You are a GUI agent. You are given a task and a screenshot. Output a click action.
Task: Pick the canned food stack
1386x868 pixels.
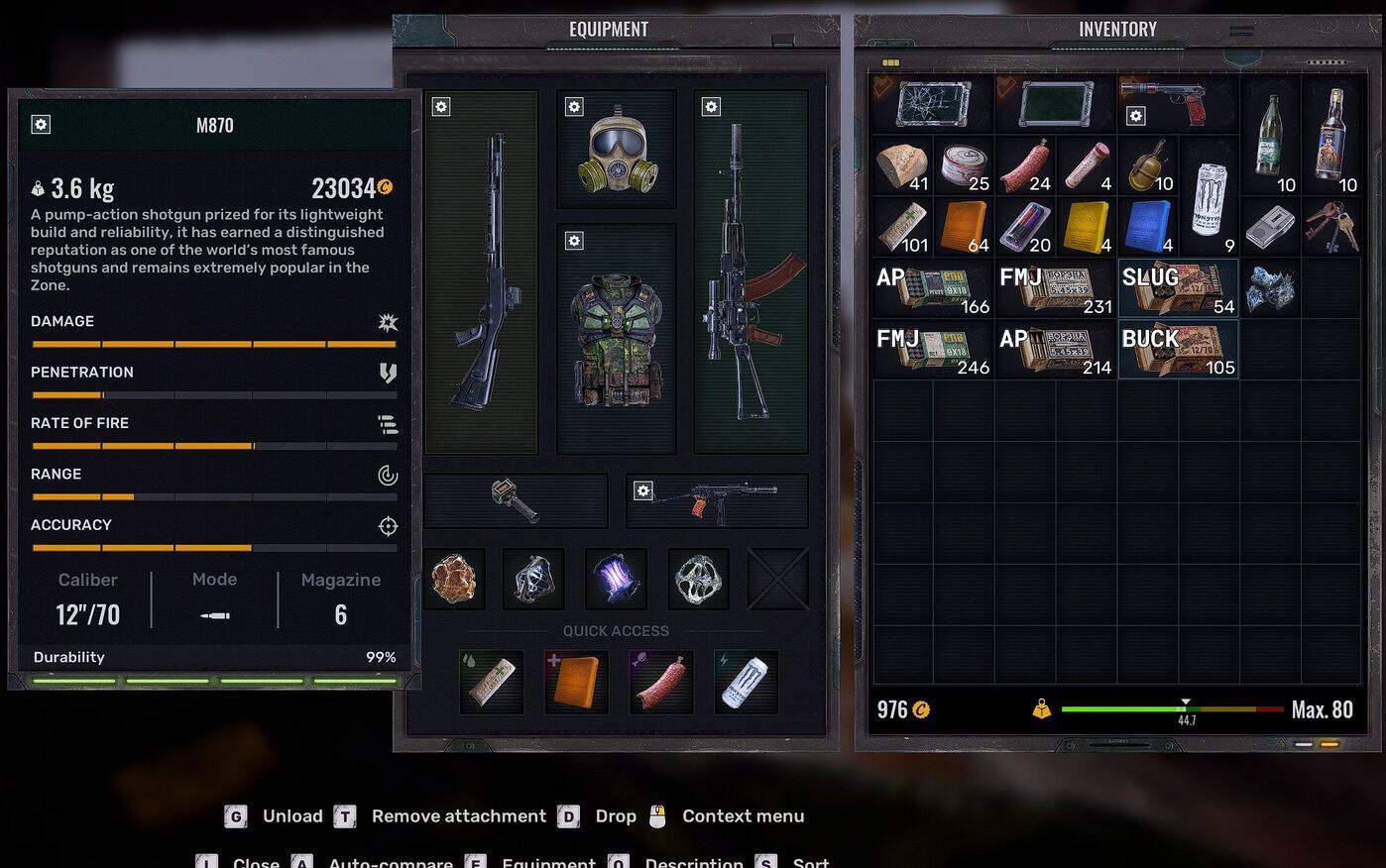coord(964,165)
